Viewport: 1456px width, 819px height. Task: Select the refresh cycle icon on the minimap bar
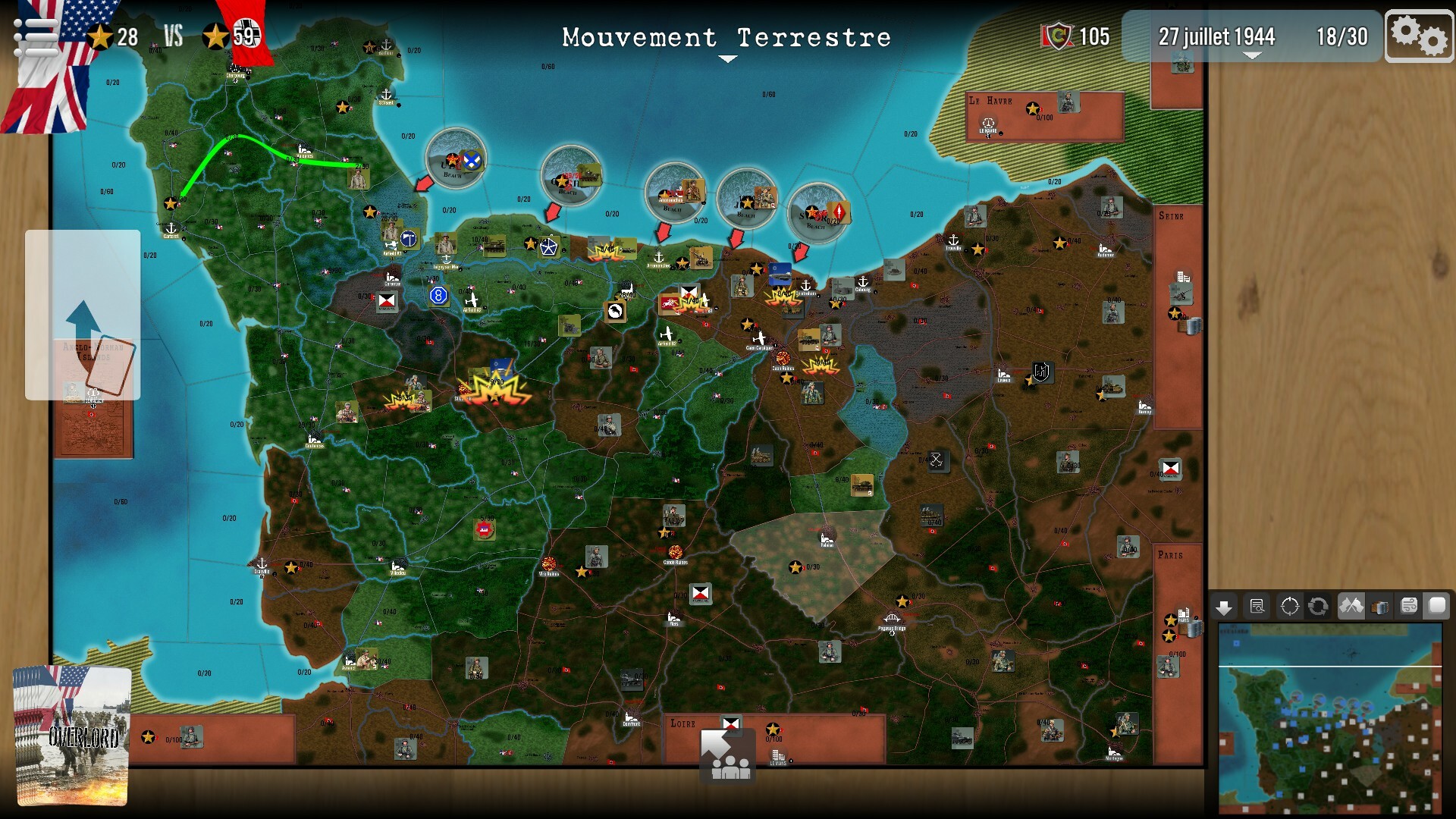point(1317,606)
